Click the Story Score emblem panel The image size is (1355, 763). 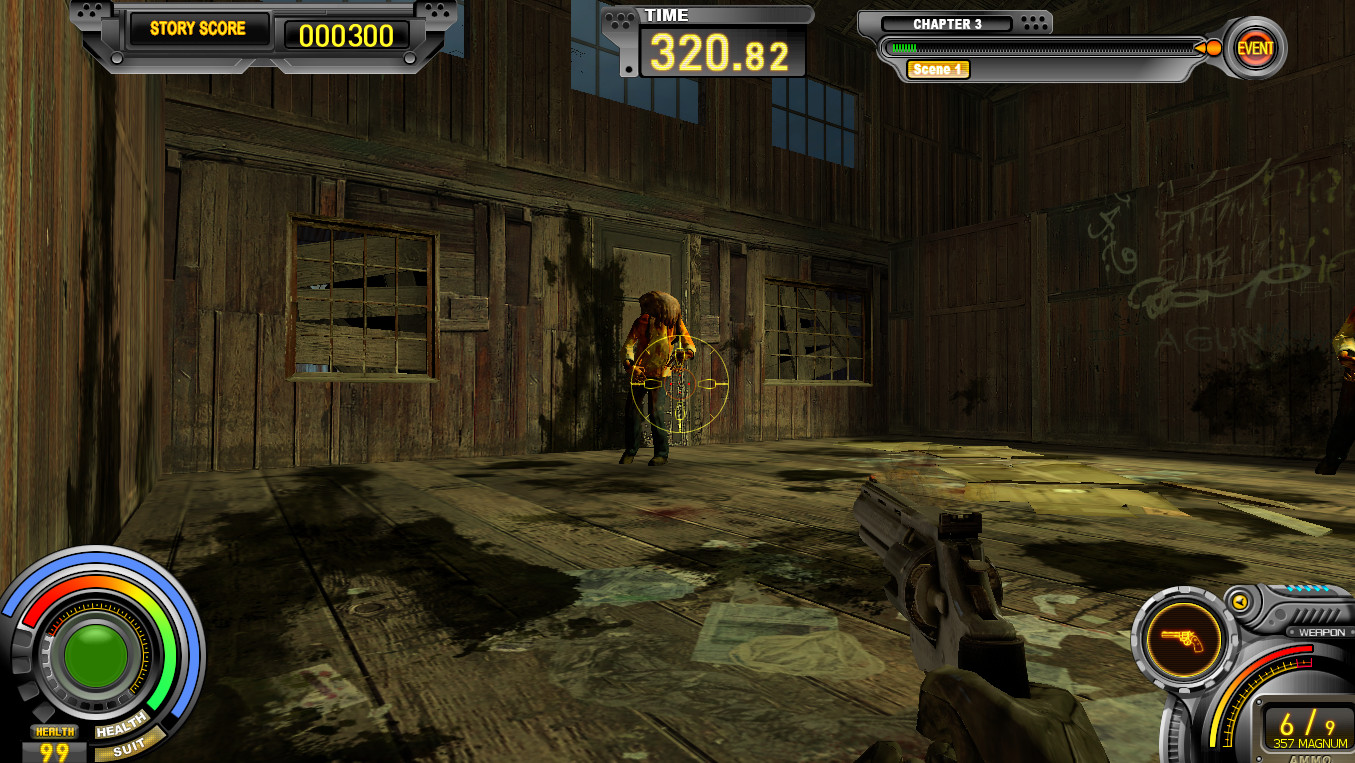(x=196, y=28)
